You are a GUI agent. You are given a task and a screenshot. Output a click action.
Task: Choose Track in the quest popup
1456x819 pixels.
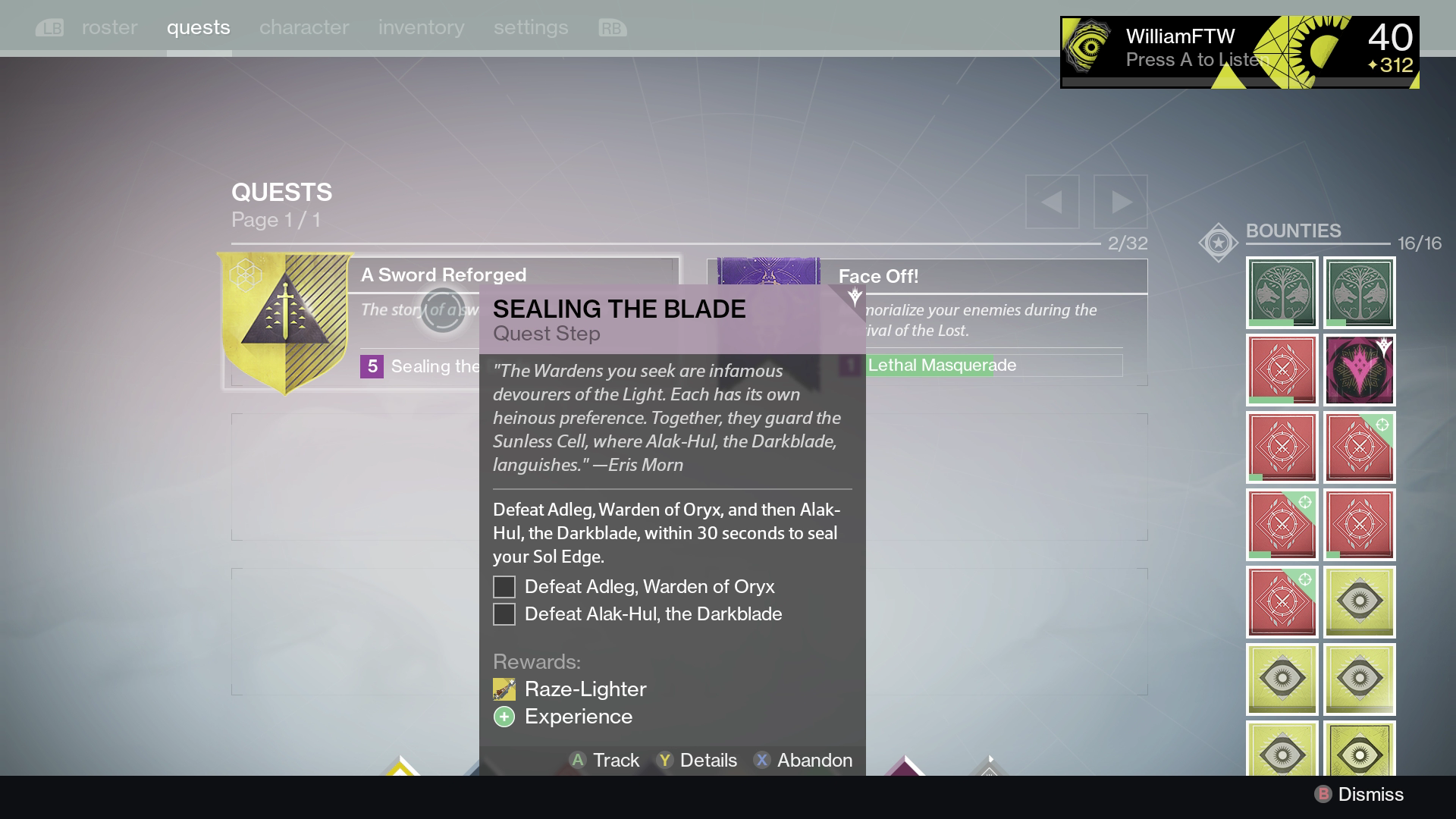[604, 760]
